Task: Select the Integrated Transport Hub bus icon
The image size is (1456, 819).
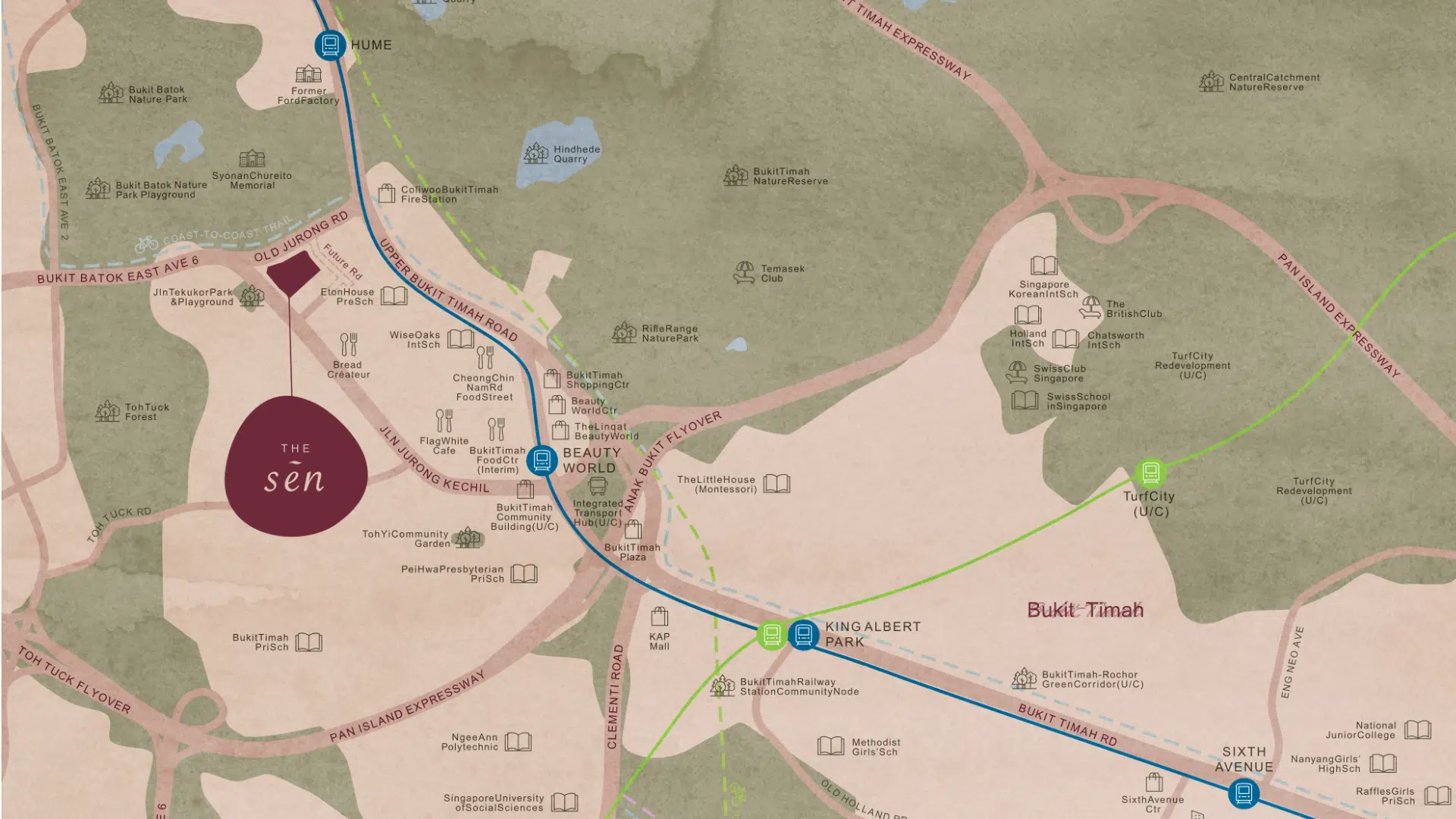Action: tap(598, 485)
